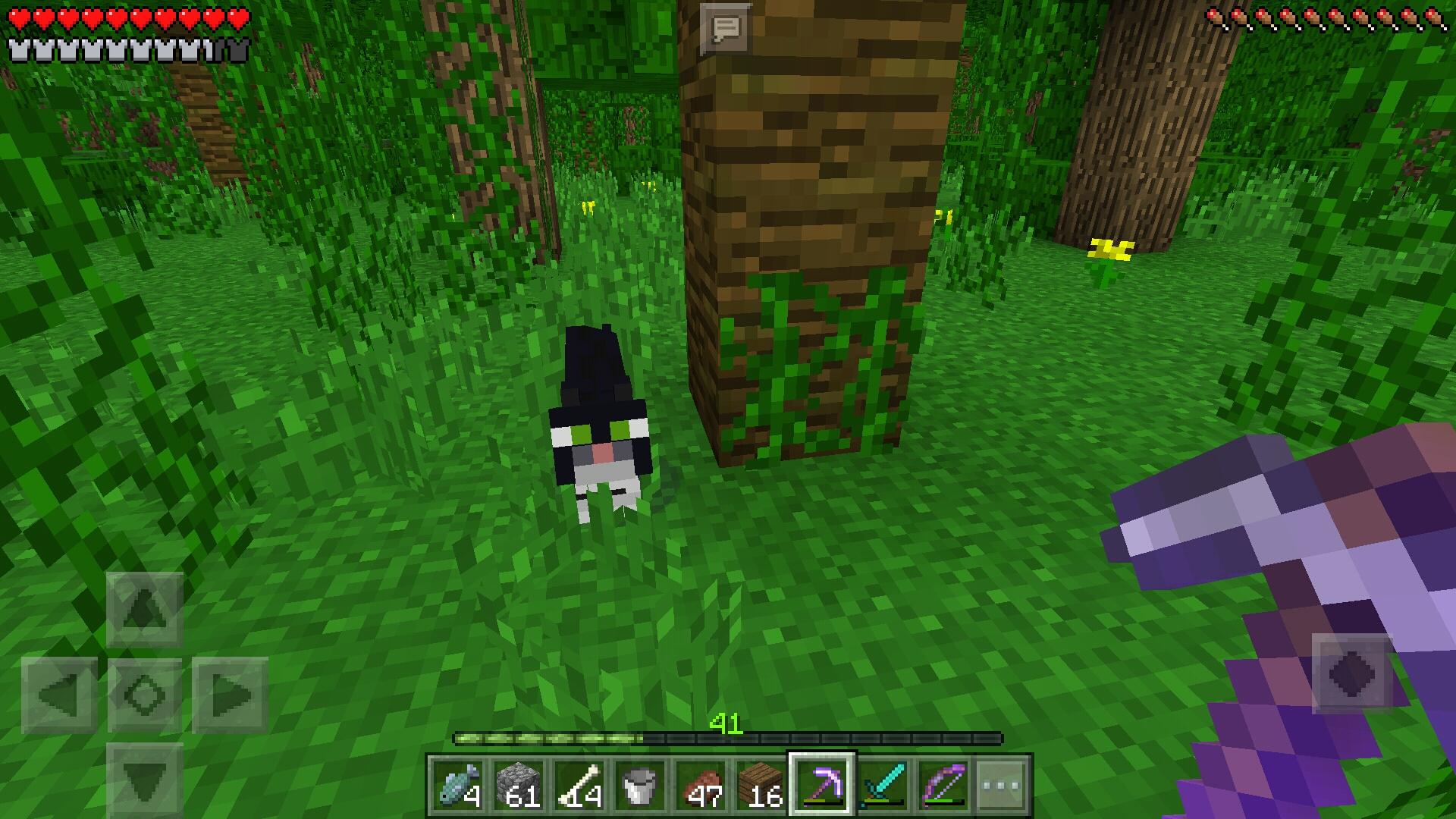Screen dimensions: 1456x819
Task: Select the raw fish hotbar slot
Action: click(458, 786)
